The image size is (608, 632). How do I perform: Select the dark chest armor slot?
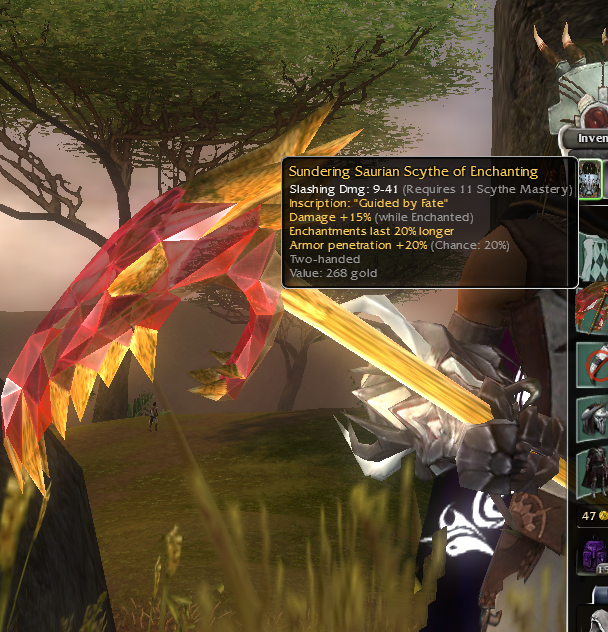593,472
